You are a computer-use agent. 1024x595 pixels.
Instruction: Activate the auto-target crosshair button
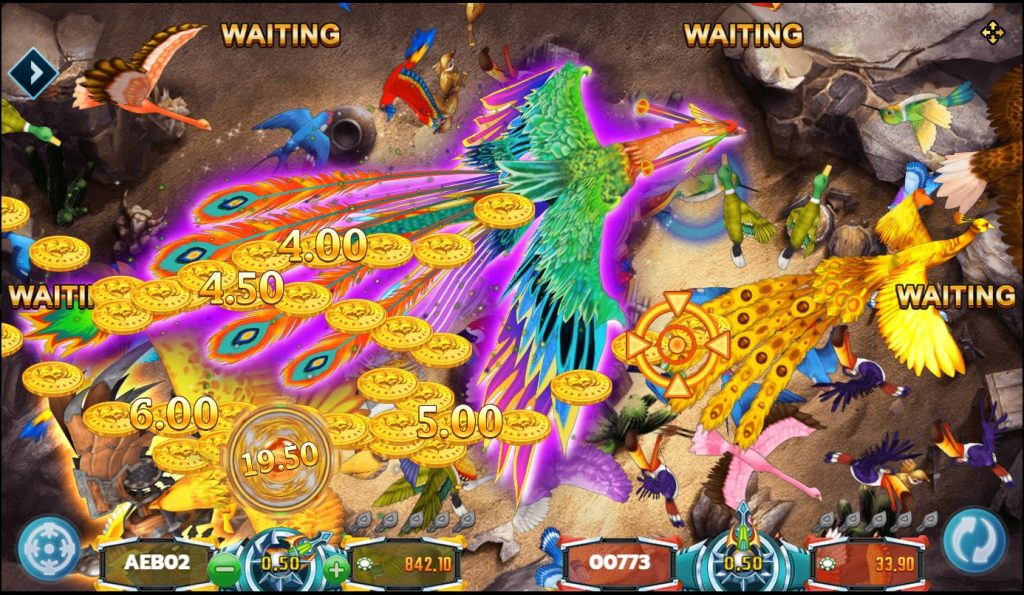pos(48,546)
